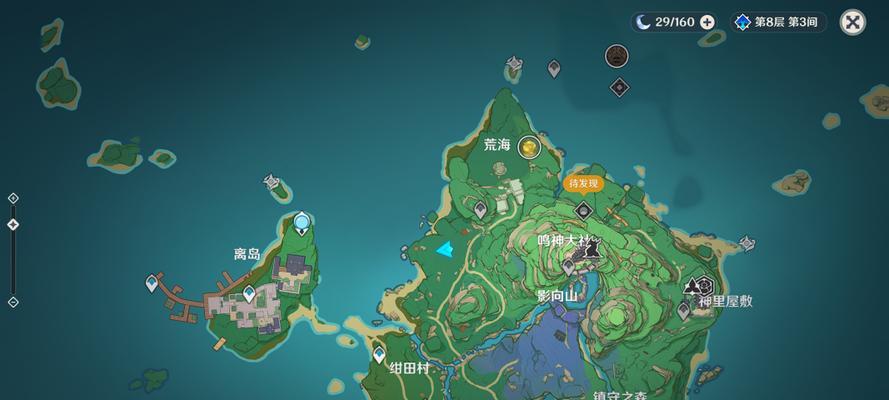Image resolution: width=889 pixels, height=400 pixels.
Task: Zoom out using the map zoom slider's bottom button
Action: point(13,302)
